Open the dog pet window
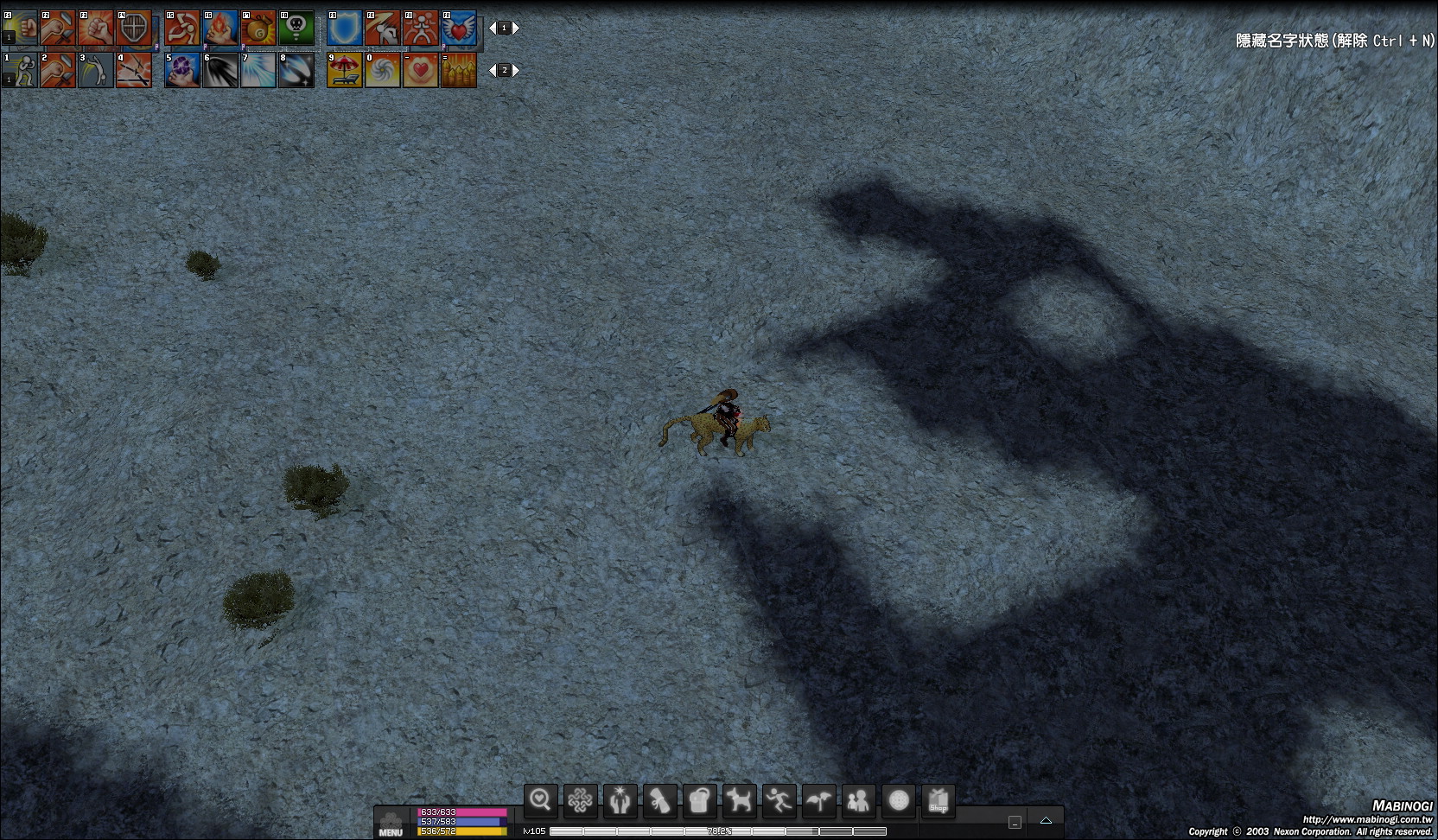 pos(739,801)
